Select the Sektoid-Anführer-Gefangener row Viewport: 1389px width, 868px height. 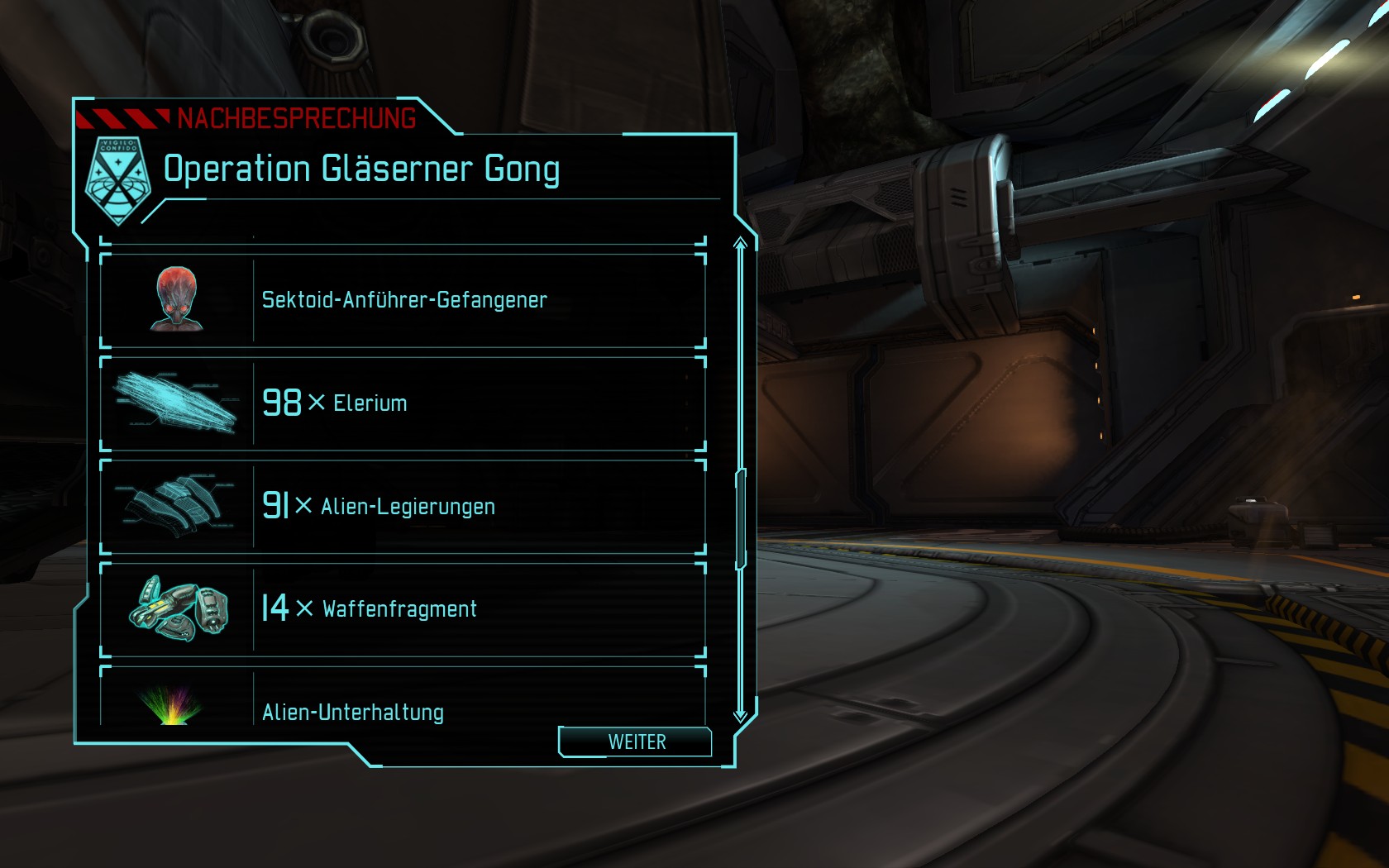click(x=403, y=300)
